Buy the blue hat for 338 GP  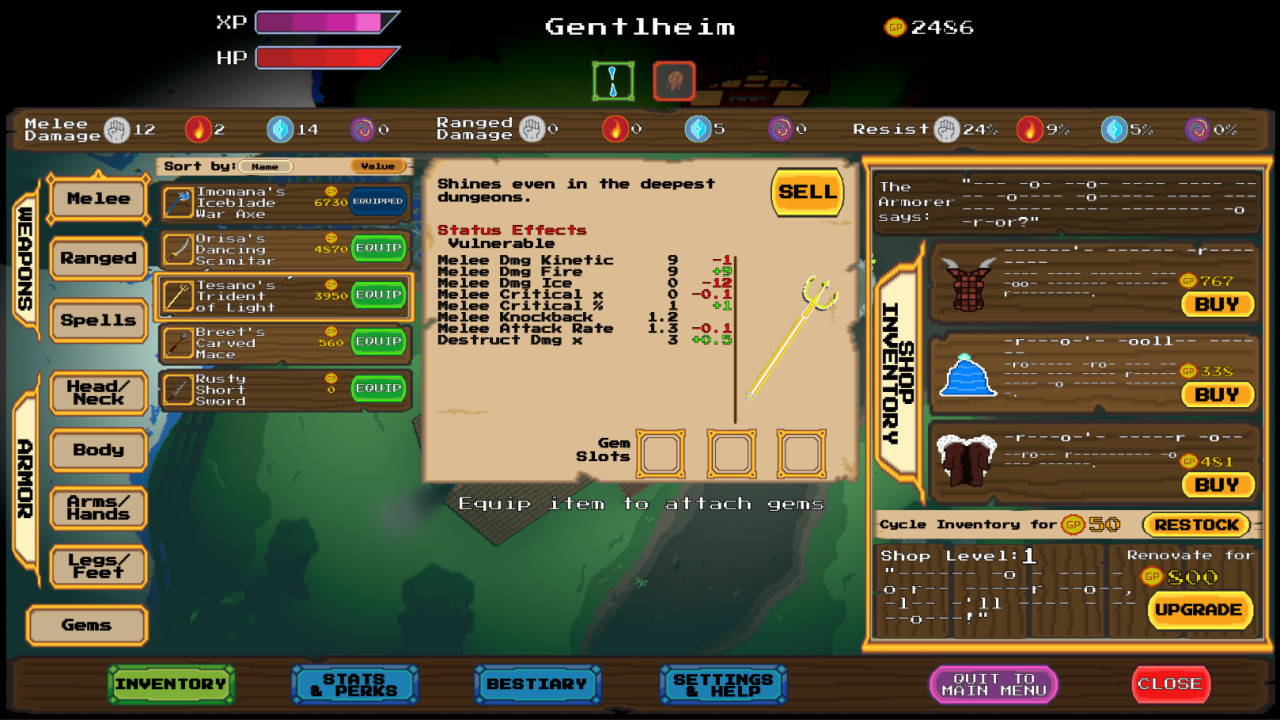[x=1217, y=394]
